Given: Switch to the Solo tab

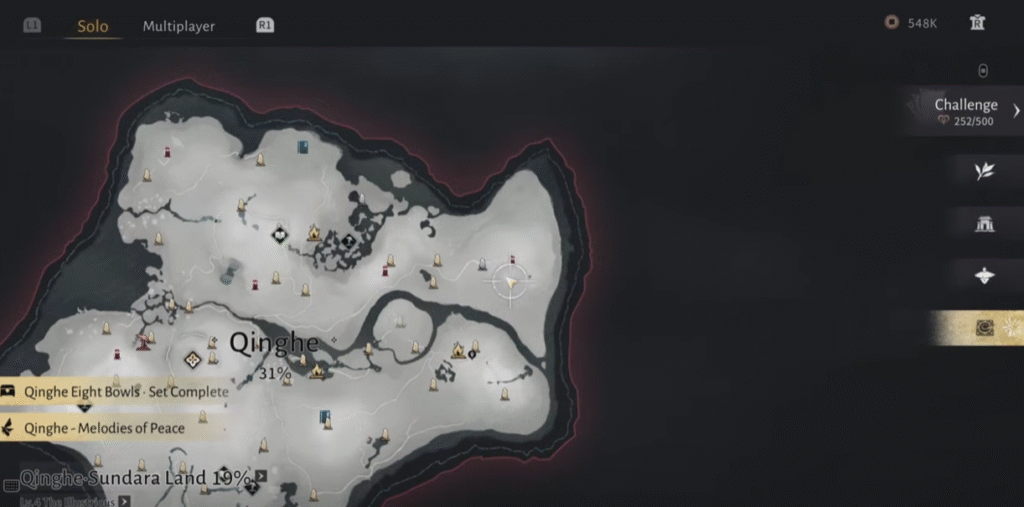Looking at the screenshot, I should (93, 26).
